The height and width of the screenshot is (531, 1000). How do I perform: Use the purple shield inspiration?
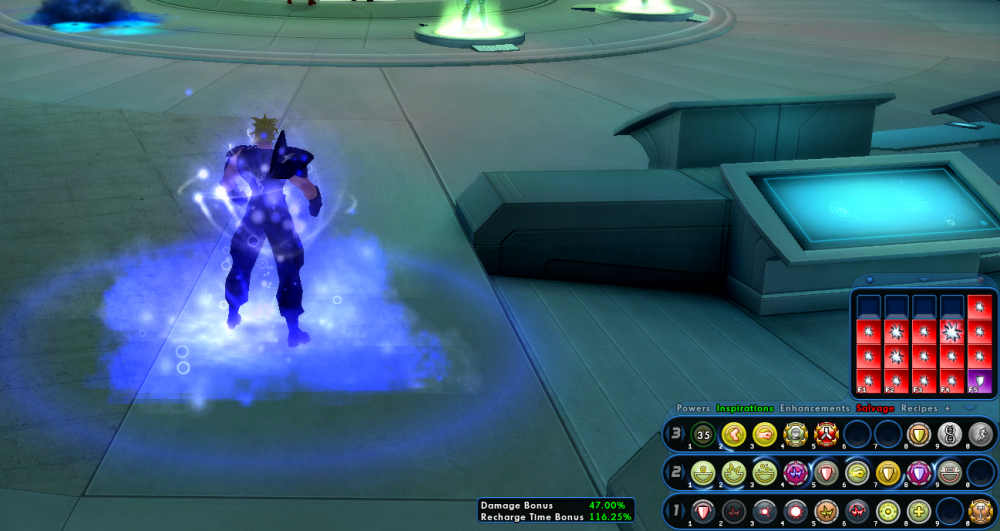click(981, 381)
